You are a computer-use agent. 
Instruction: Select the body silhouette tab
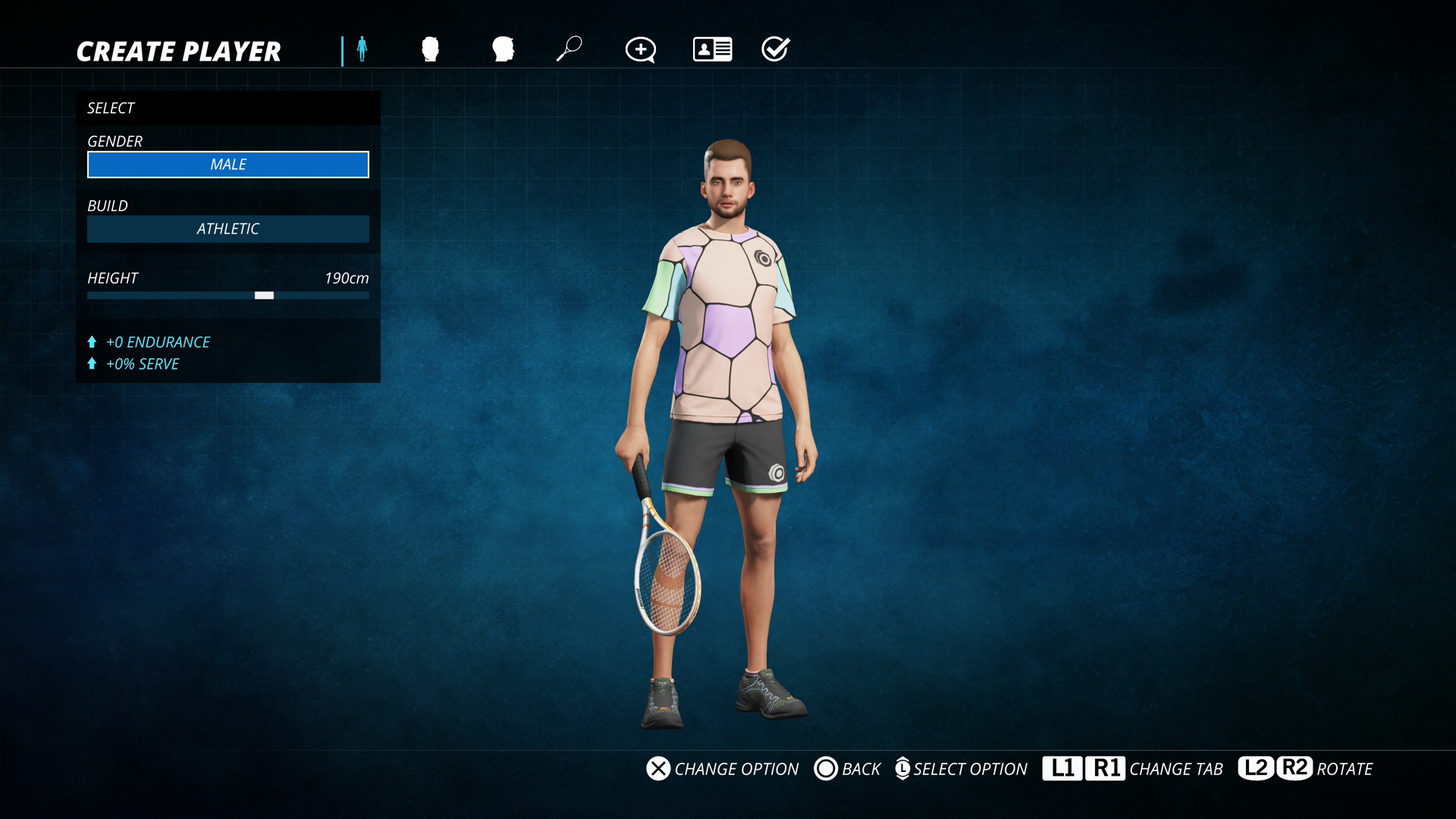[x=362, y=49]
